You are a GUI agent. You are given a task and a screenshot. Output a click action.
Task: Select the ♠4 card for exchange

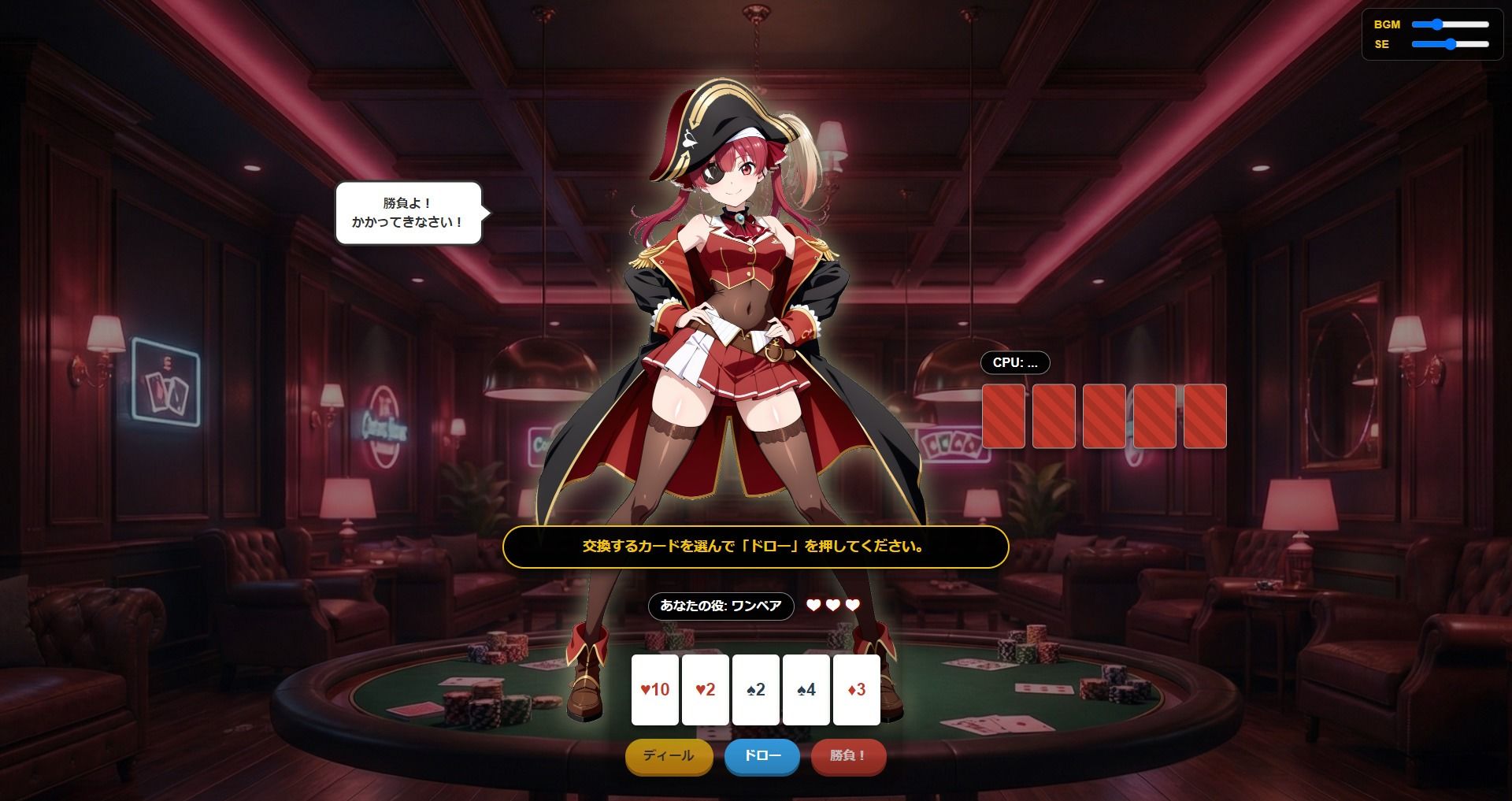coord(806,690)
